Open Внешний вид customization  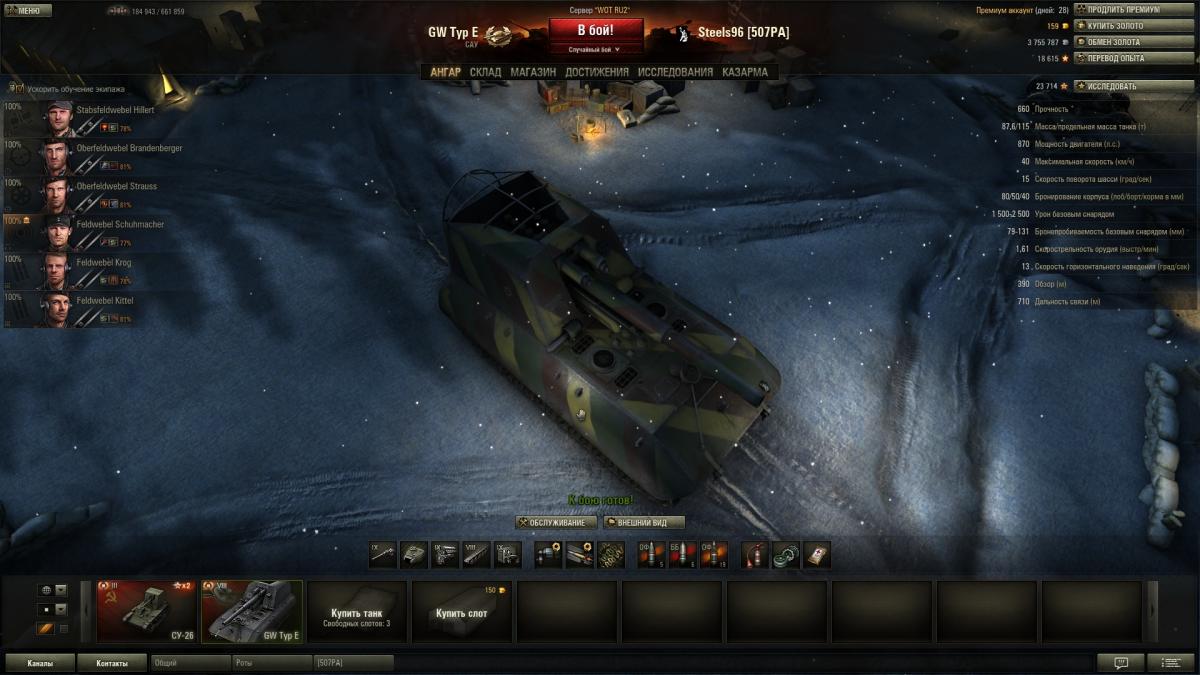tap(644, 522)
